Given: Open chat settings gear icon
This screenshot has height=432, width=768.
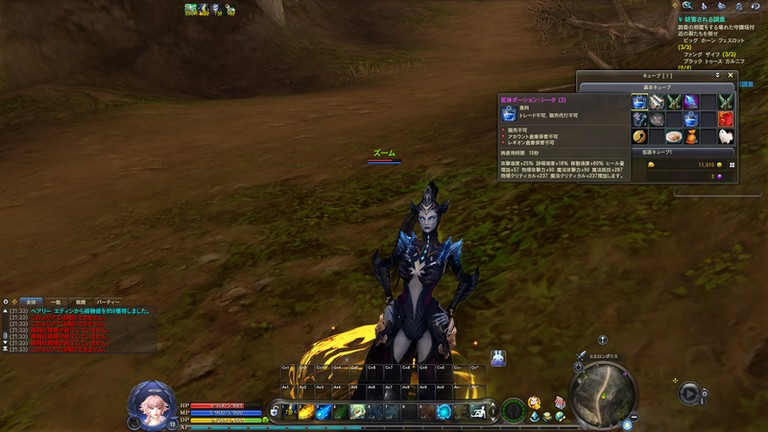Looking at the screenshot, I should (x=5, y=301).
